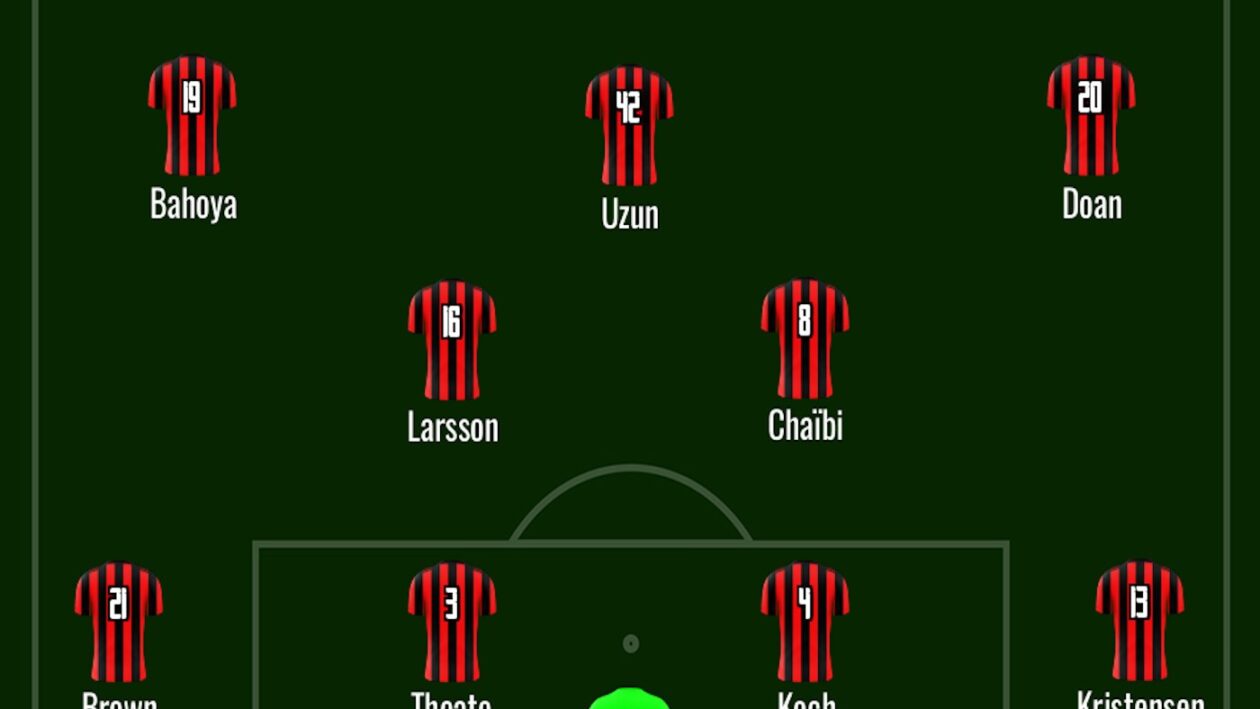Pick Doan's number 20 shirt
The height and width of the screenshot is (709, 1260).
[x=1091, y=115]
